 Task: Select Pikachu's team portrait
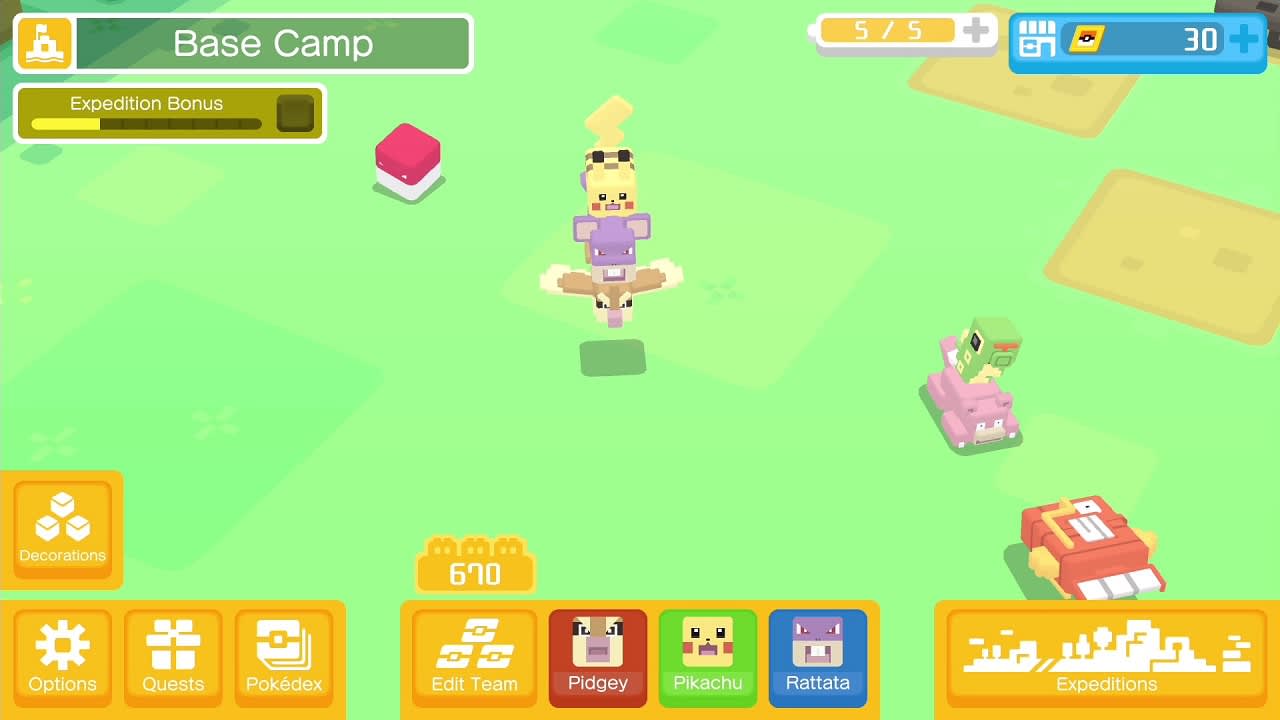point(708,657)
